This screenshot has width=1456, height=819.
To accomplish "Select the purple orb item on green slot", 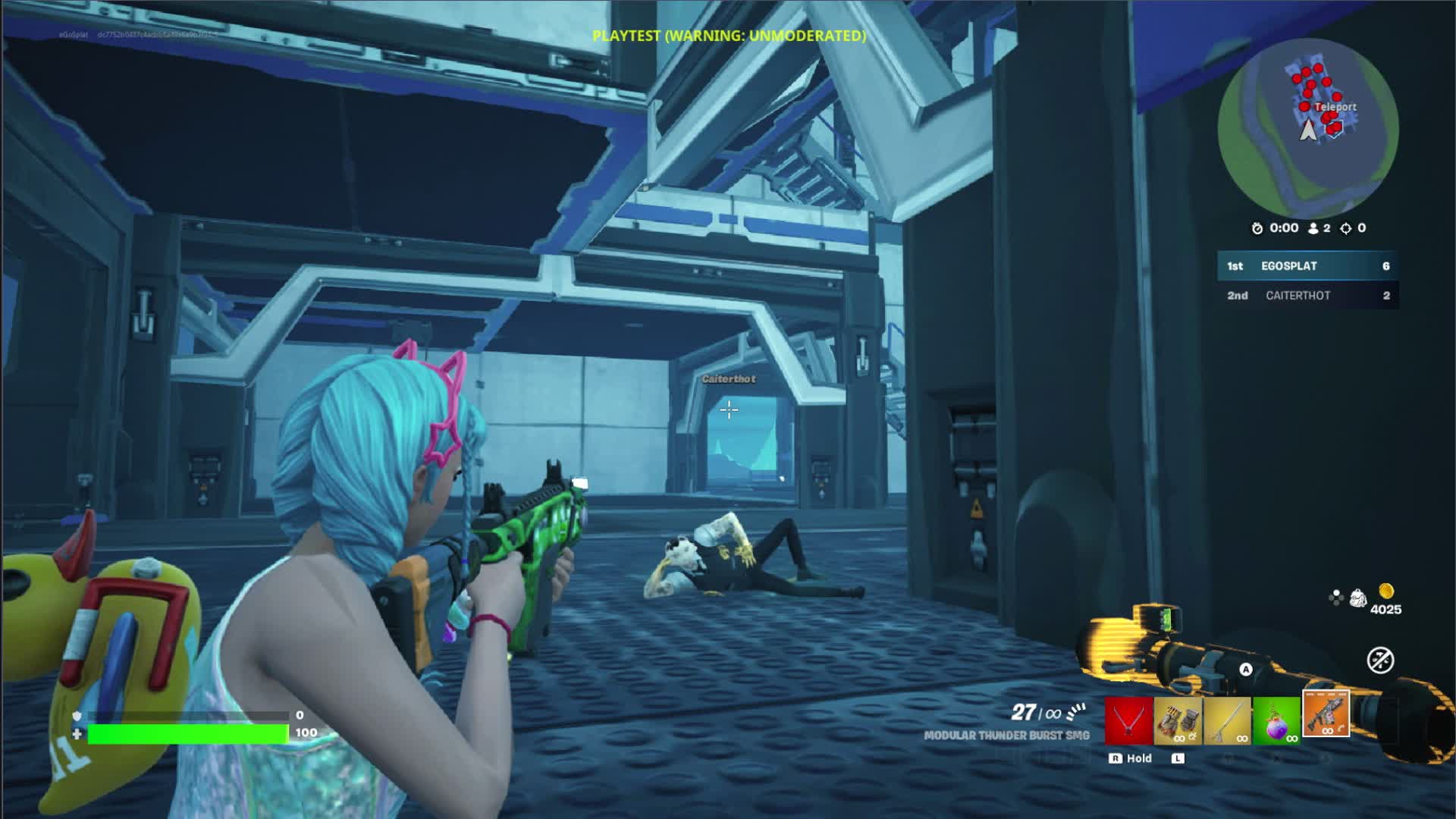I will click(x=1276, y=720).
